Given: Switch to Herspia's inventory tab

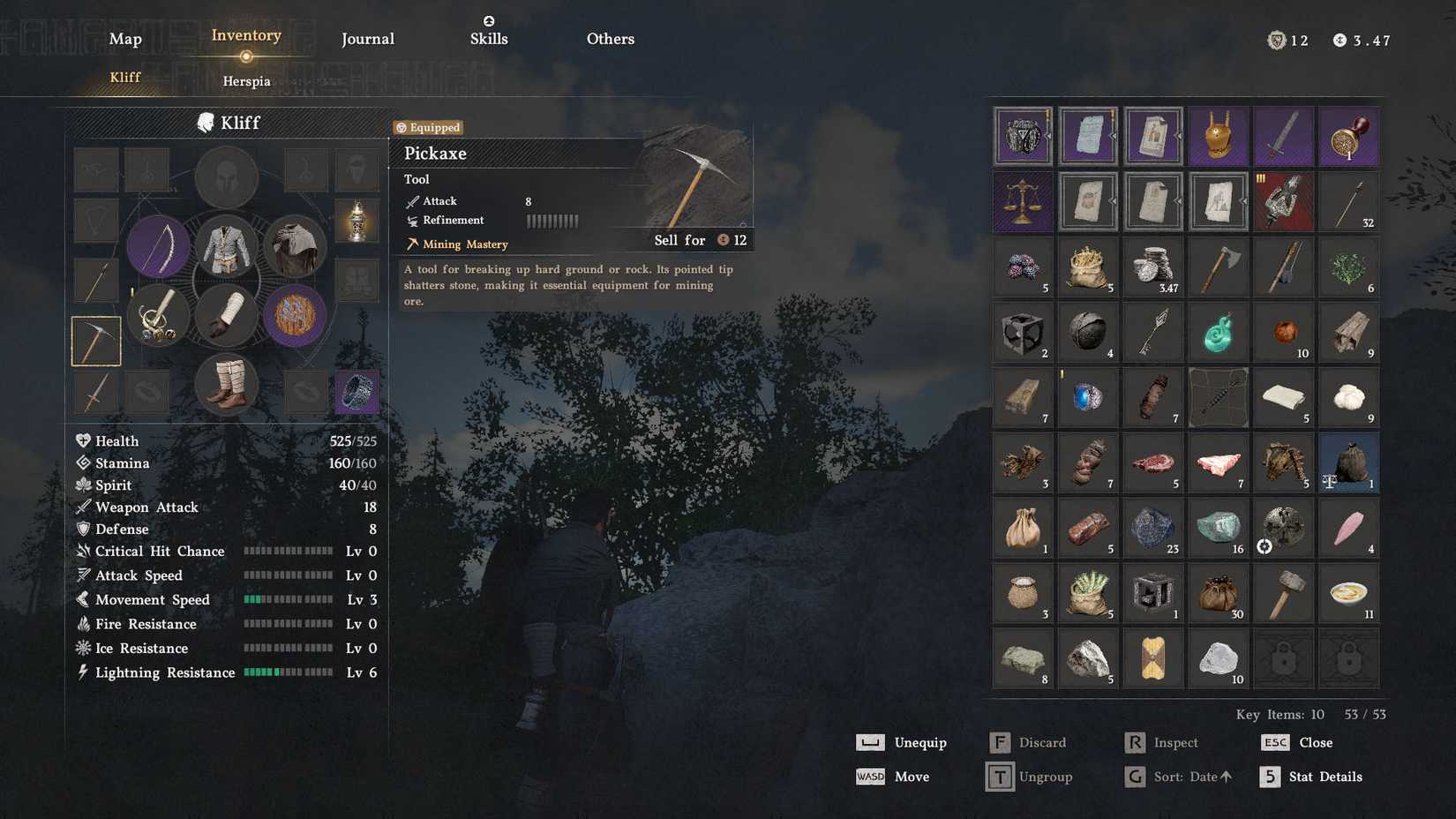Looking at the screenshot, I should 246,81.
